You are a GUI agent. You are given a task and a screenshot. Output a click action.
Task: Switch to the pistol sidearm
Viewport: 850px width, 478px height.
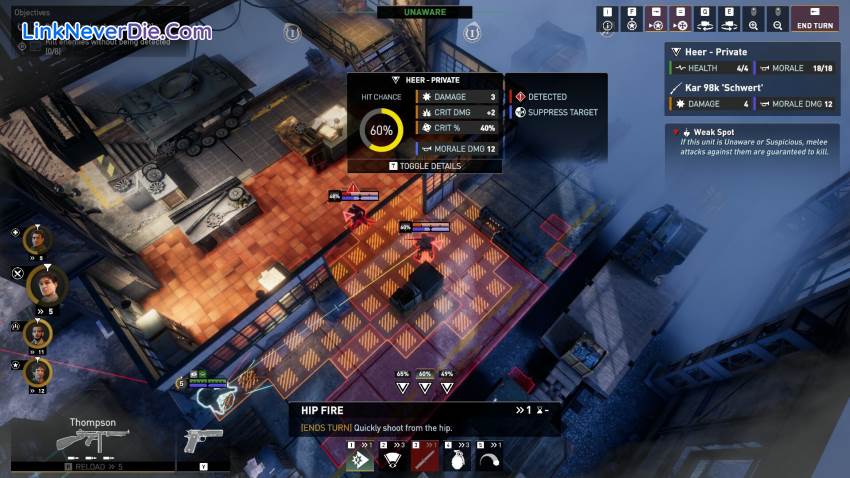click(x=201, y=442)
